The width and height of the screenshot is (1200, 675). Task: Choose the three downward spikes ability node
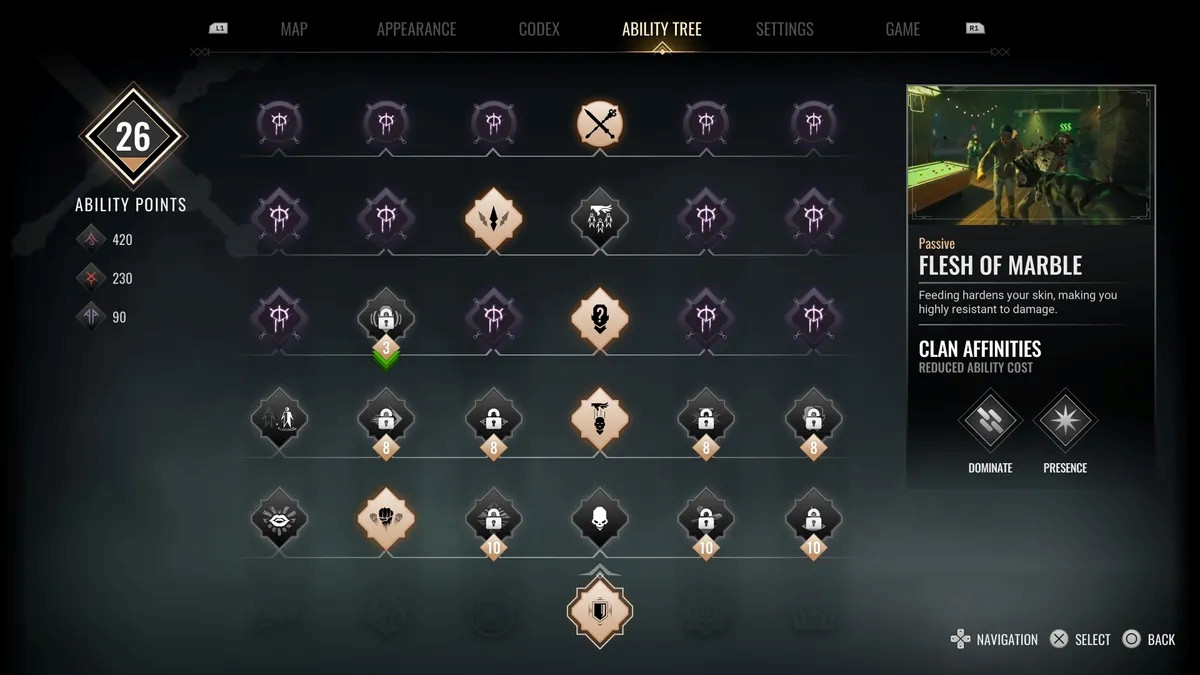(x=493, y=217)
